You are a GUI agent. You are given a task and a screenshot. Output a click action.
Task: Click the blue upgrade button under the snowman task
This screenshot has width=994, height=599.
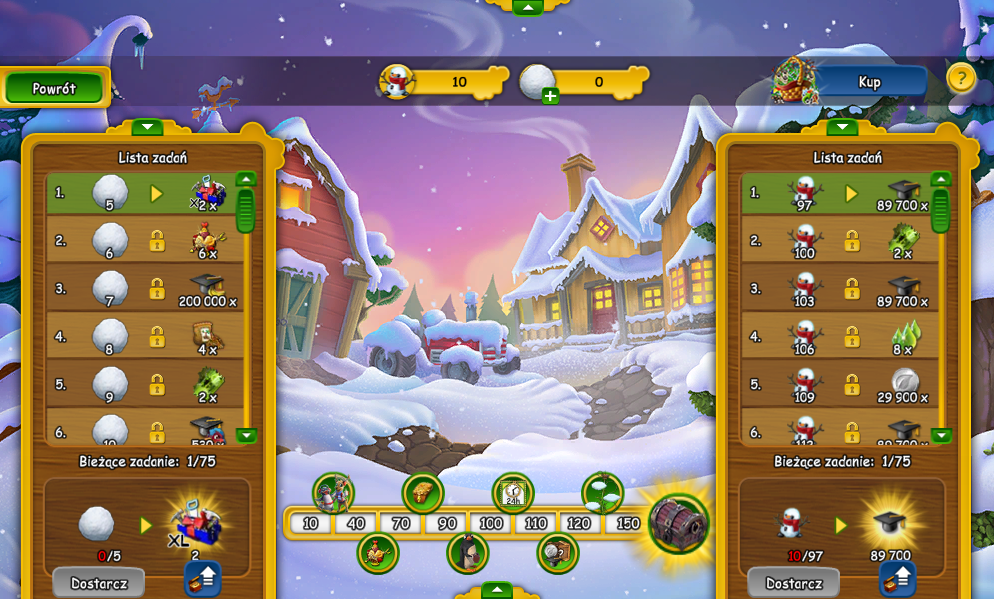(x=898, y=578)
